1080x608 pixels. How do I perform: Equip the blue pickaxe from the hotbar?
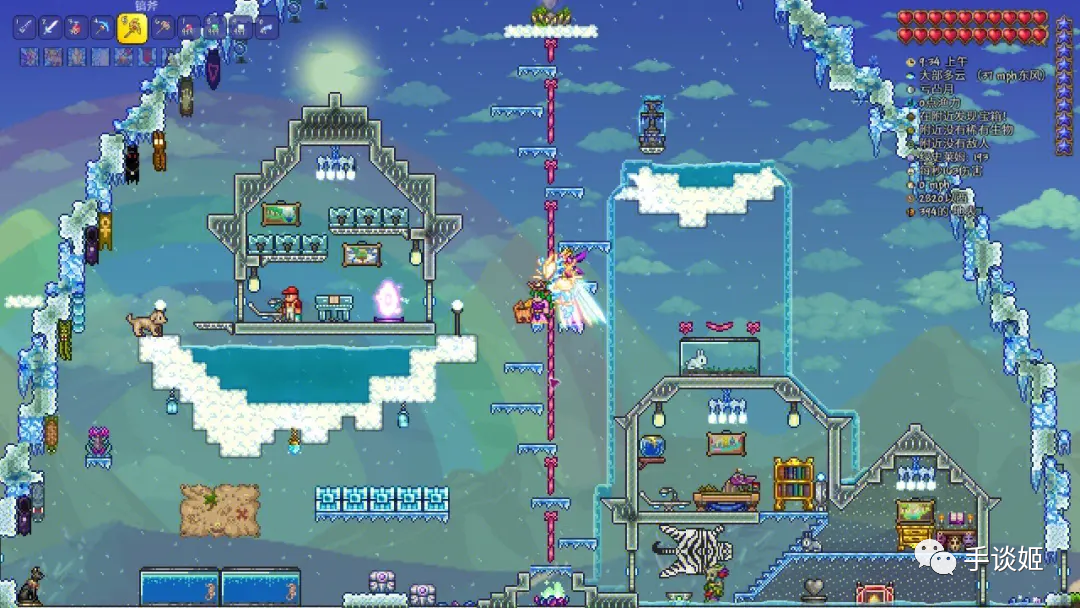pyautogui.click(x=102, y=28)
